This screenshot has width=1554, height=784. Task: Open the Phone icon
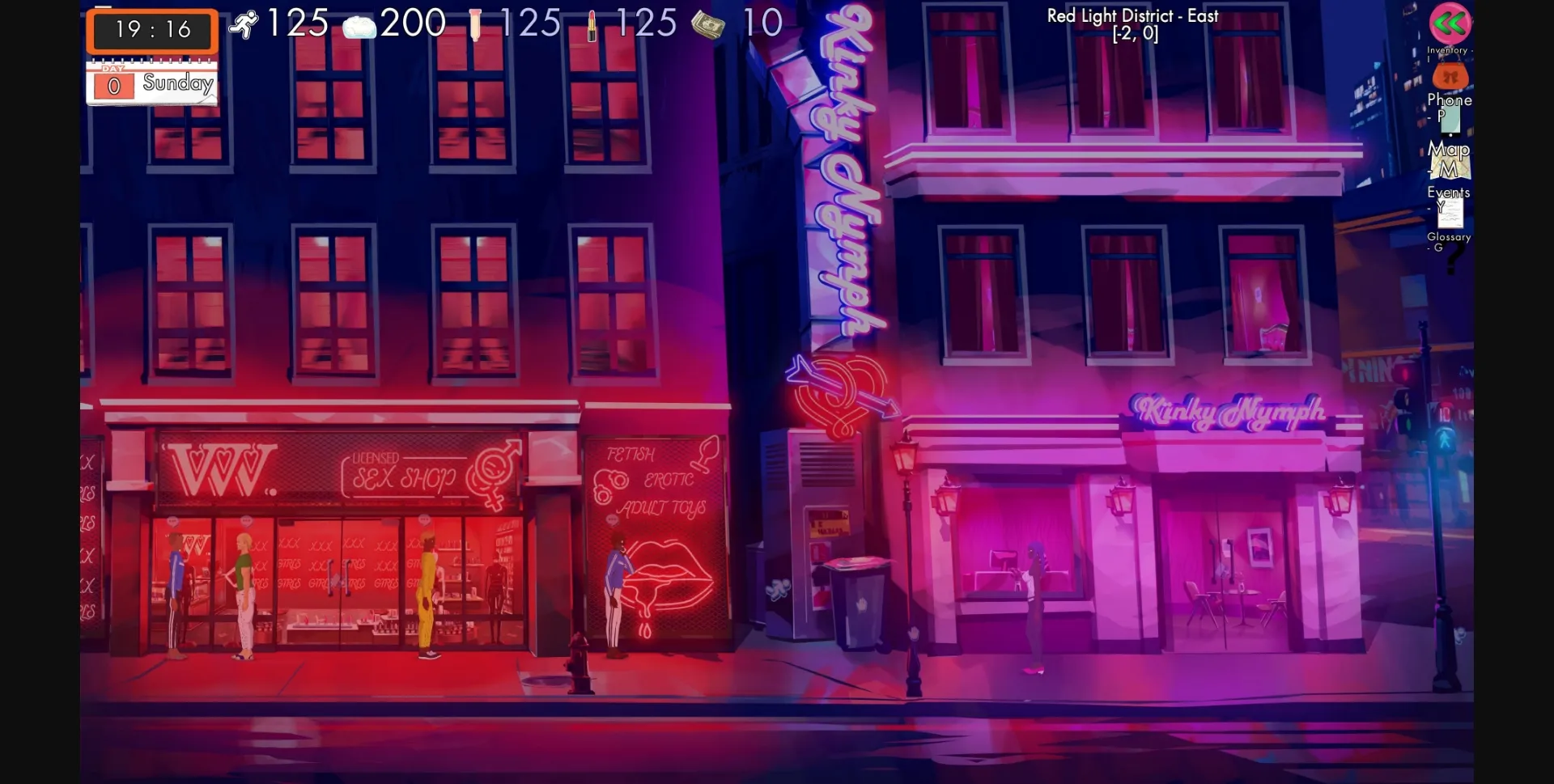coord(1450,121)
